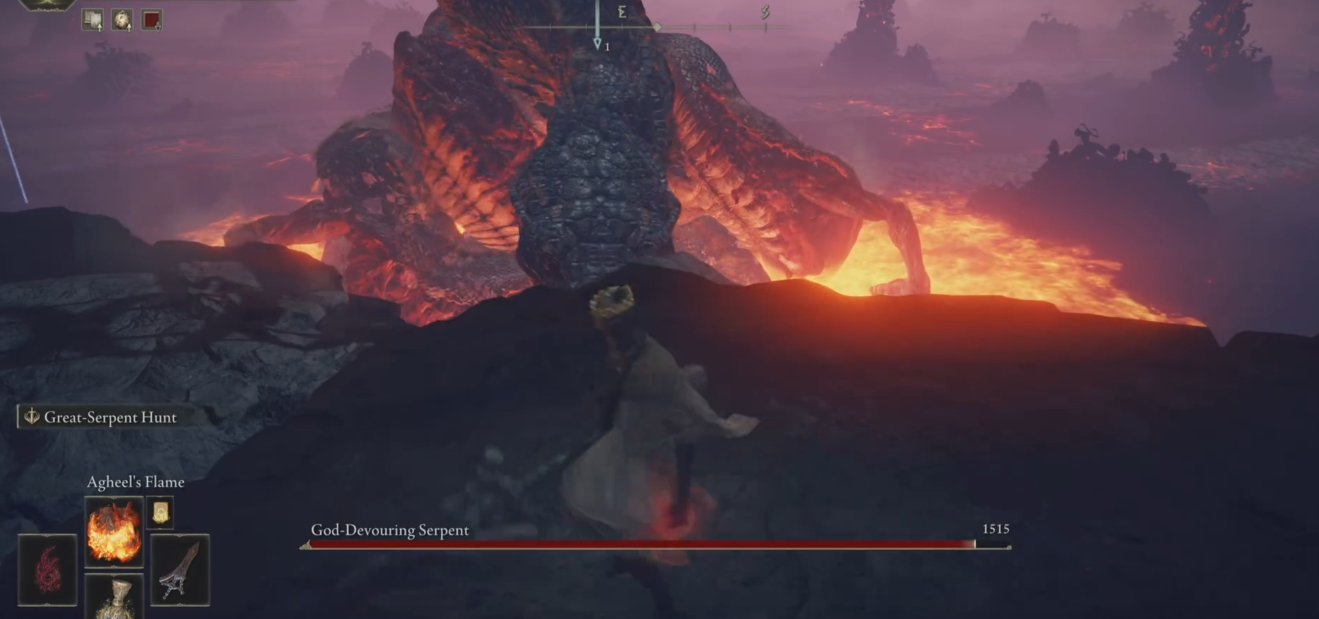Use the golden flask item slot
This screenshot has width=1319, height=619.
pos(114,598)
